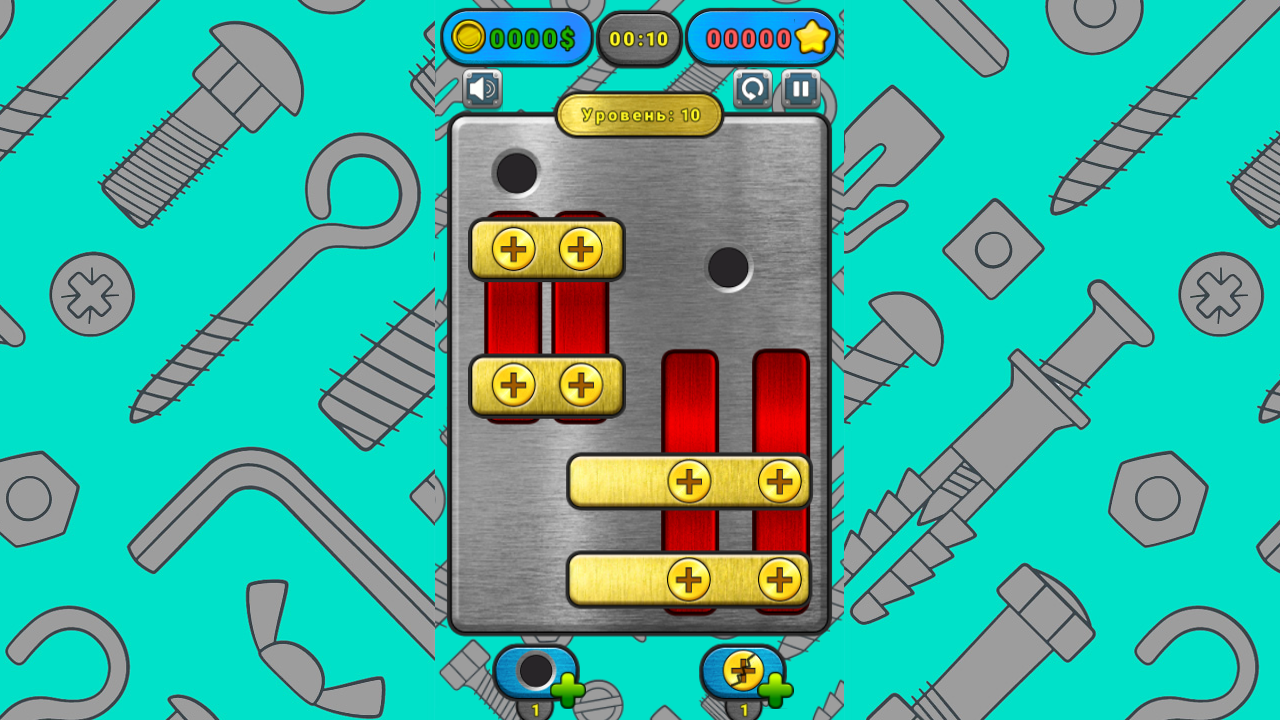The height and width of the screenshot is (720, 1280).
Task: Select the 'Уровень: 10' level banner
Action: [x=640, y=114]
